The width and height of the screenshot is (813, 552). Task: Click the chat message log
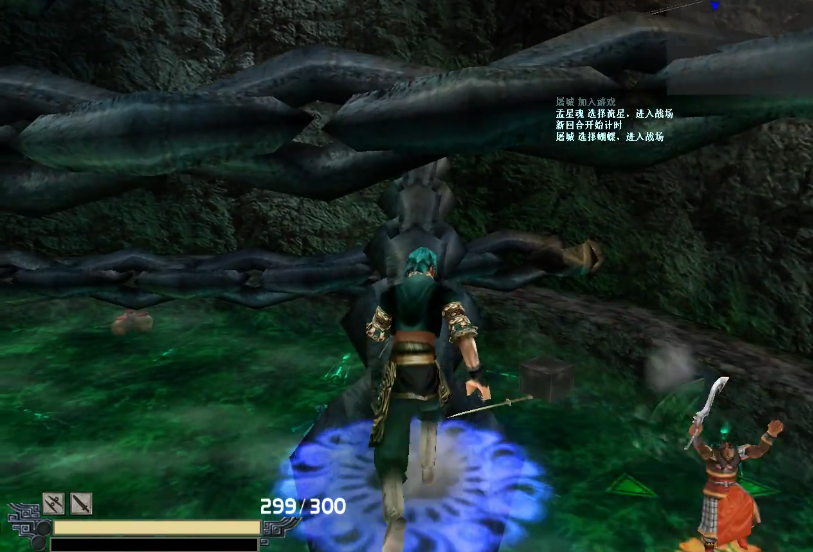[614, 119]
